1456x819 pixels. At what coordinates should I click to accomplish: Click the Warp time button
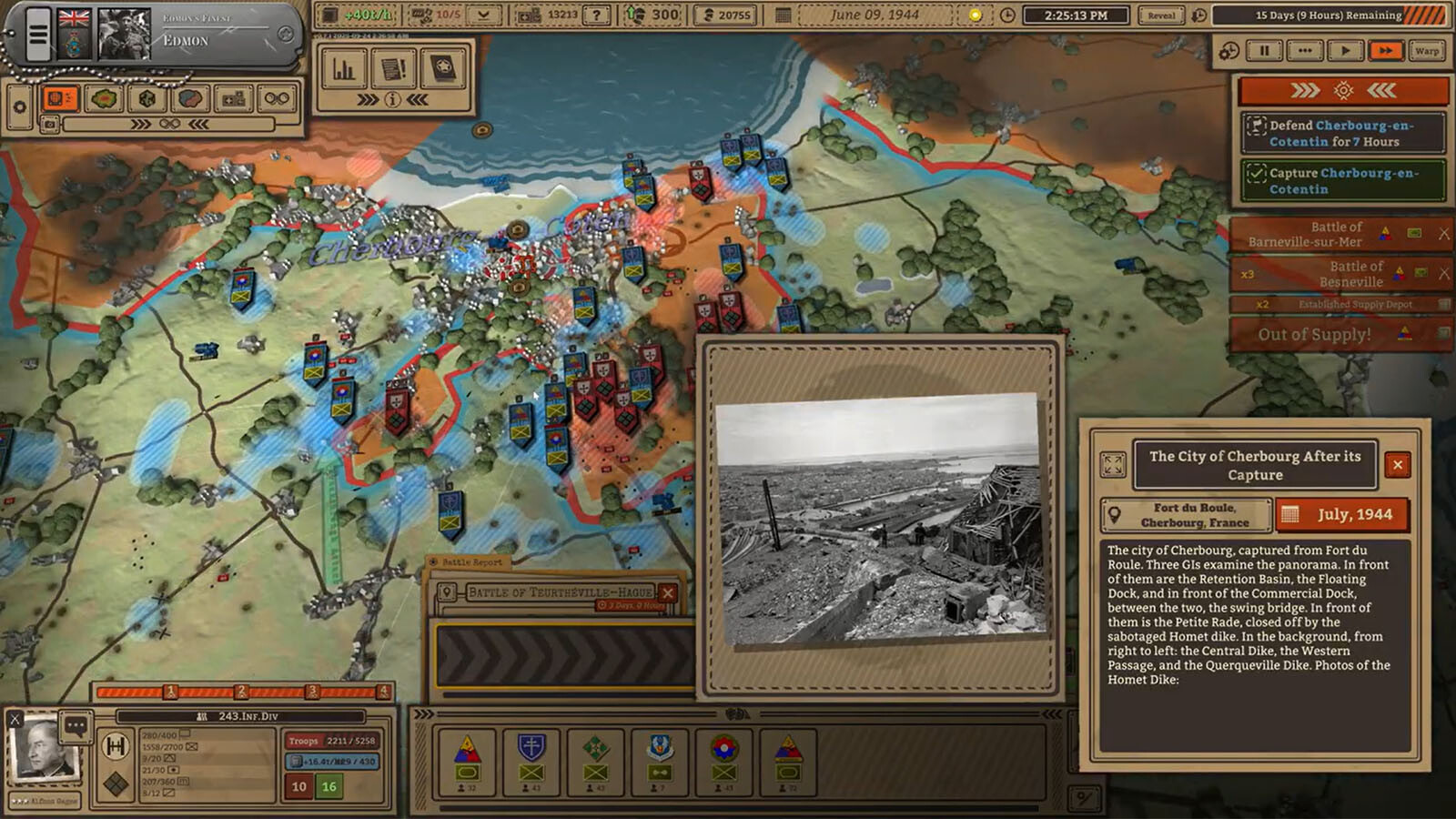pyautogui.click(x=1427, y=51)
